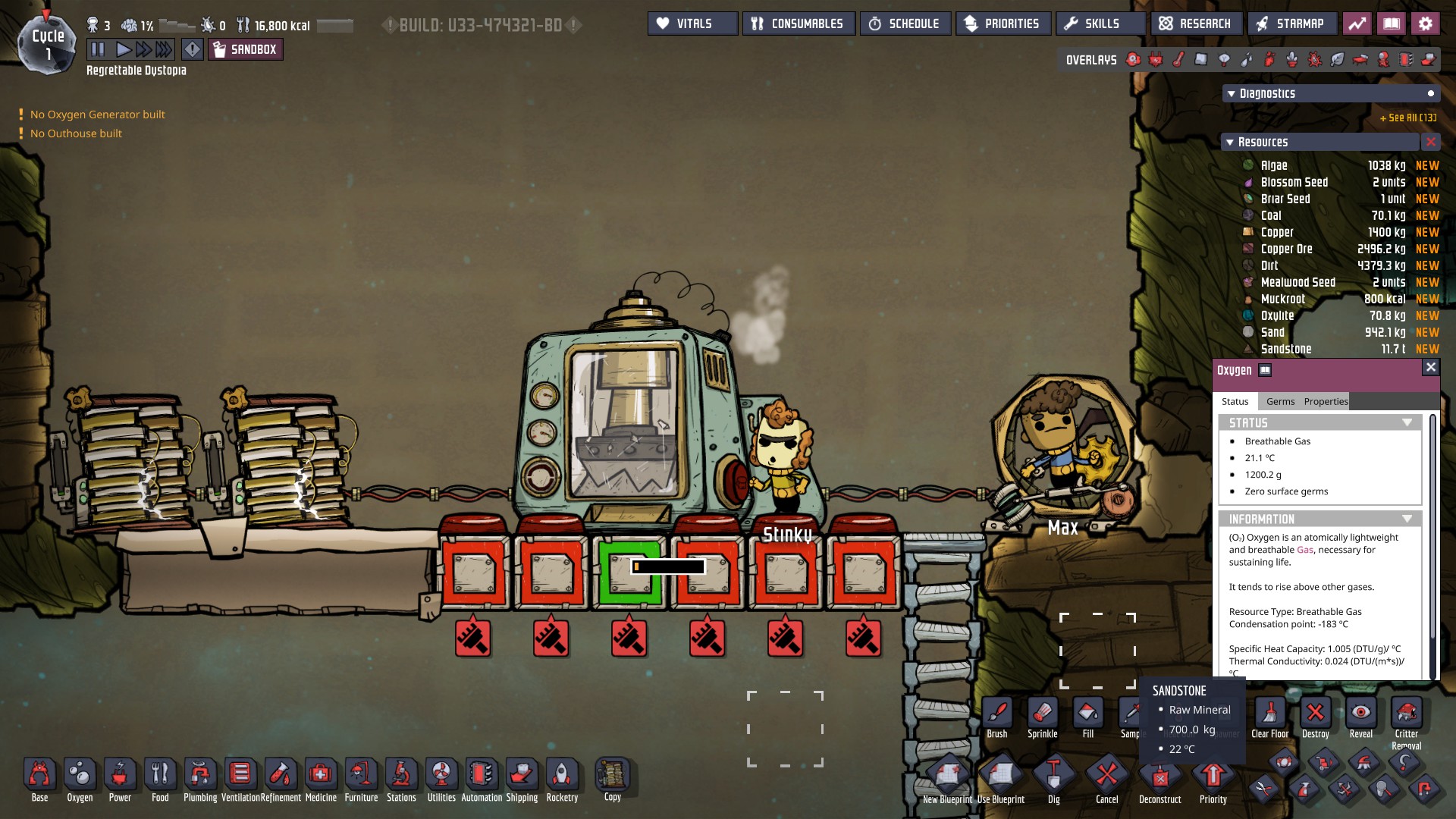Click See All diagnostics link

(1407, 118)
